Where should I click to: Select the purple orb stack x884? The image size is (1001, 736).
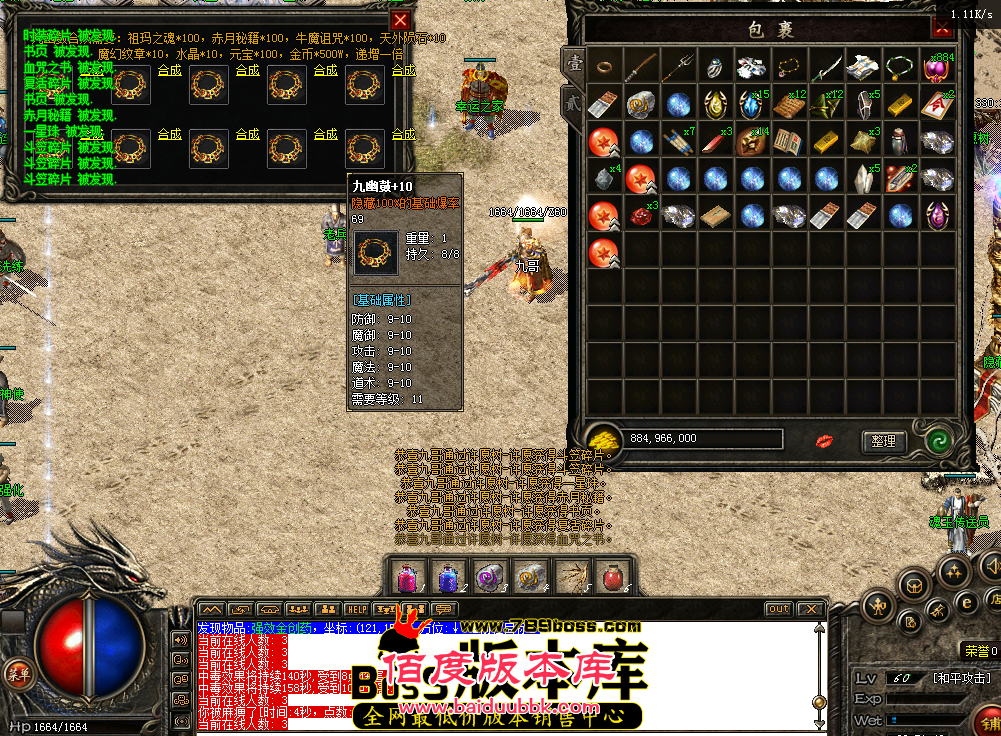point(937,68)
